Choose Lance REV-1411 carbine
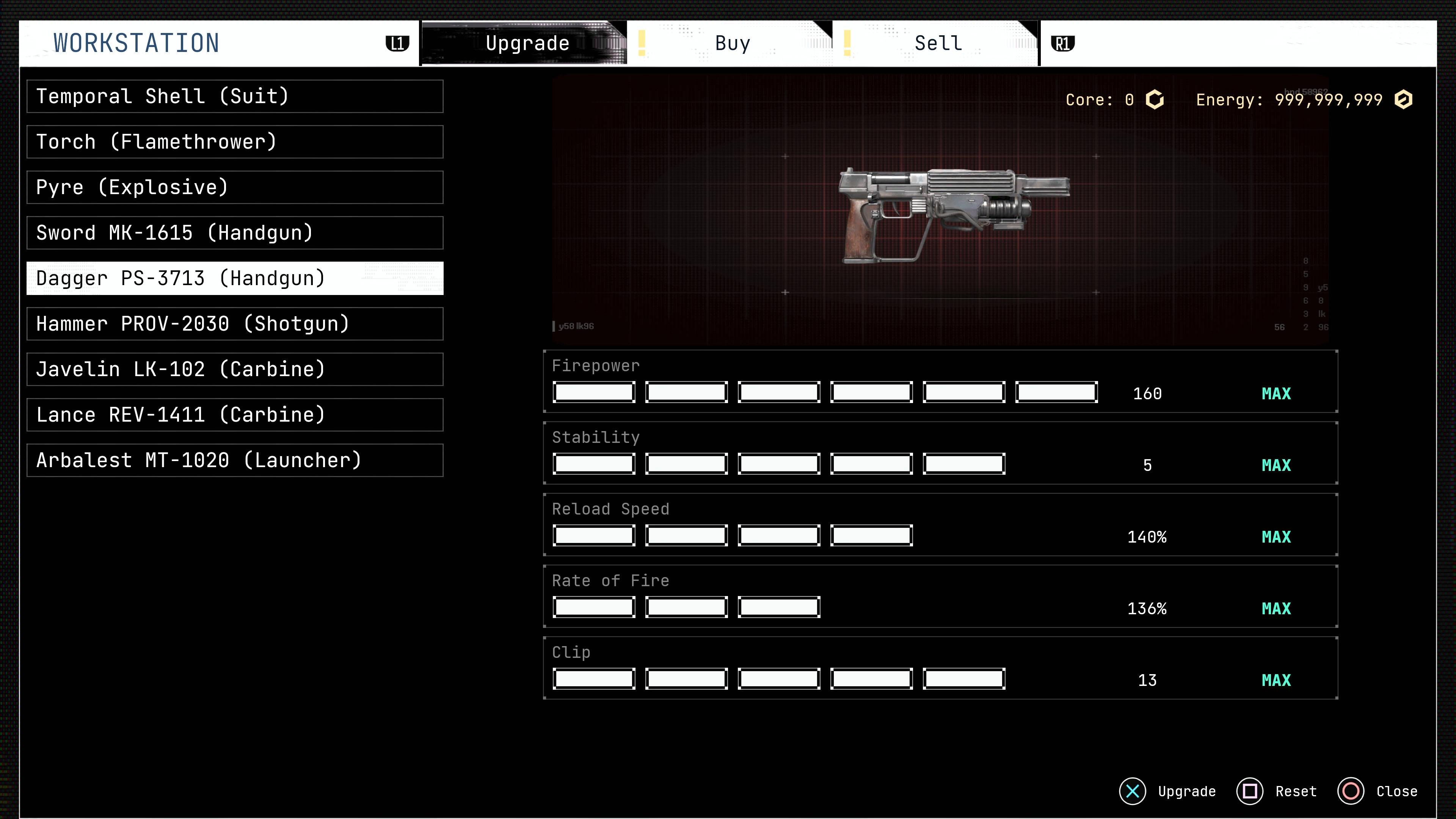The image size is (1456, 819). pyautogui.click(x=235, y=415)
